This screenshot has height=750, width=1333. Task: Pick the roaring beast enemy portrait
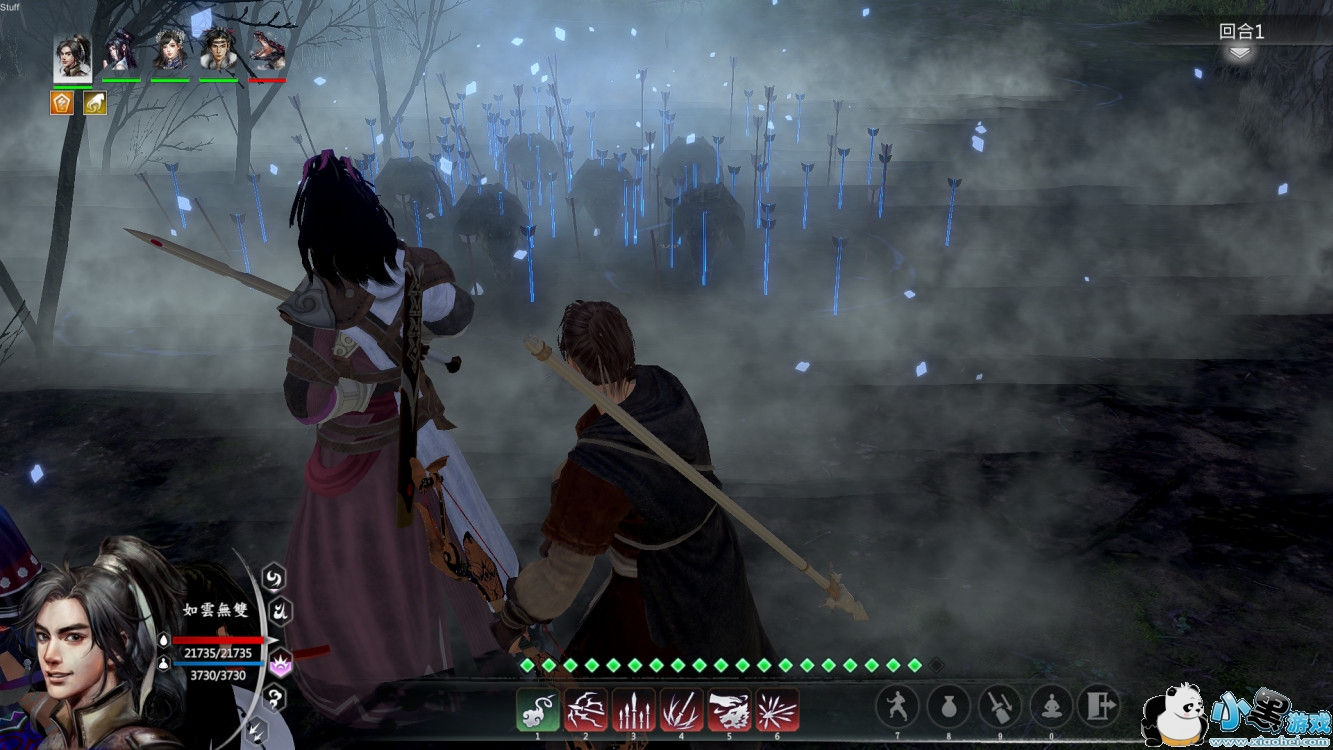pos(267,50)
